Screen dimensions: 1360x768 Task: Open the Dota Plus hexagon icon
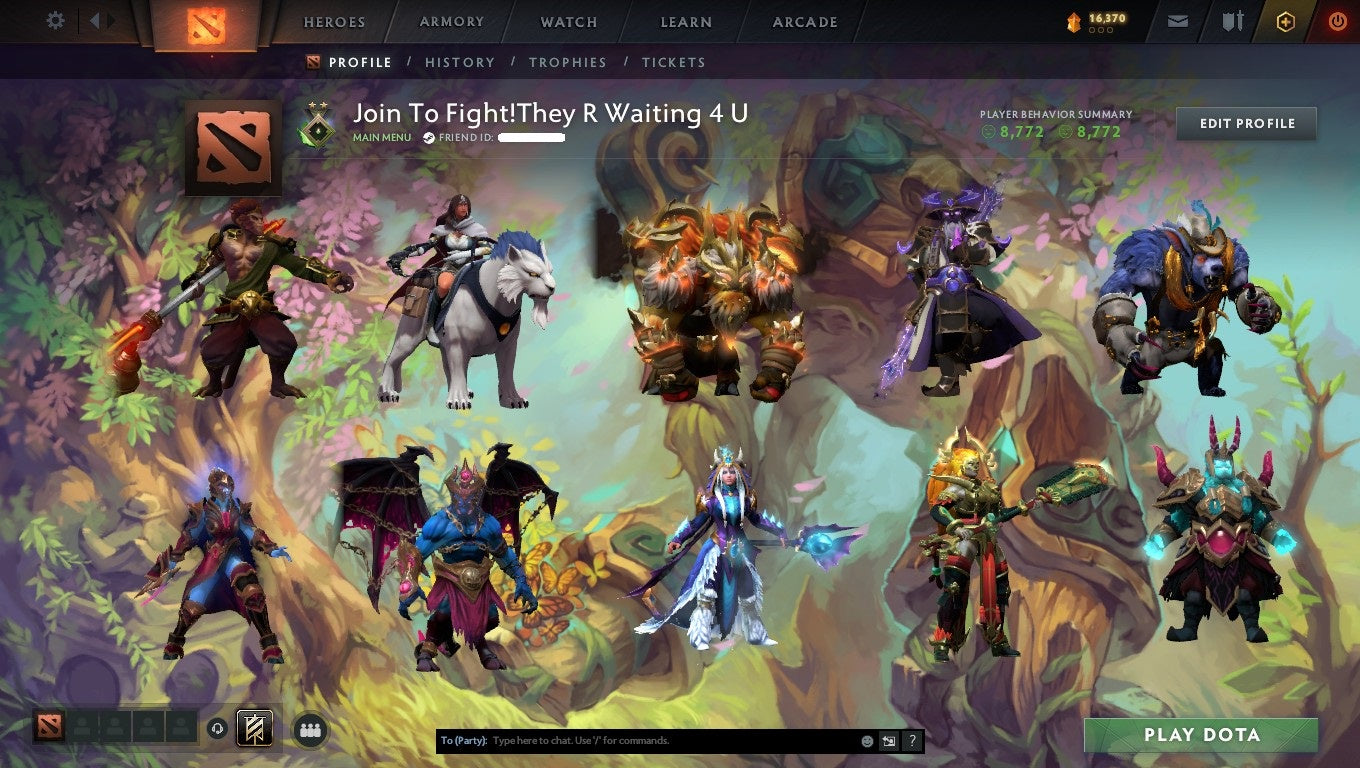pyautogui.click(x=1286, y=20)
